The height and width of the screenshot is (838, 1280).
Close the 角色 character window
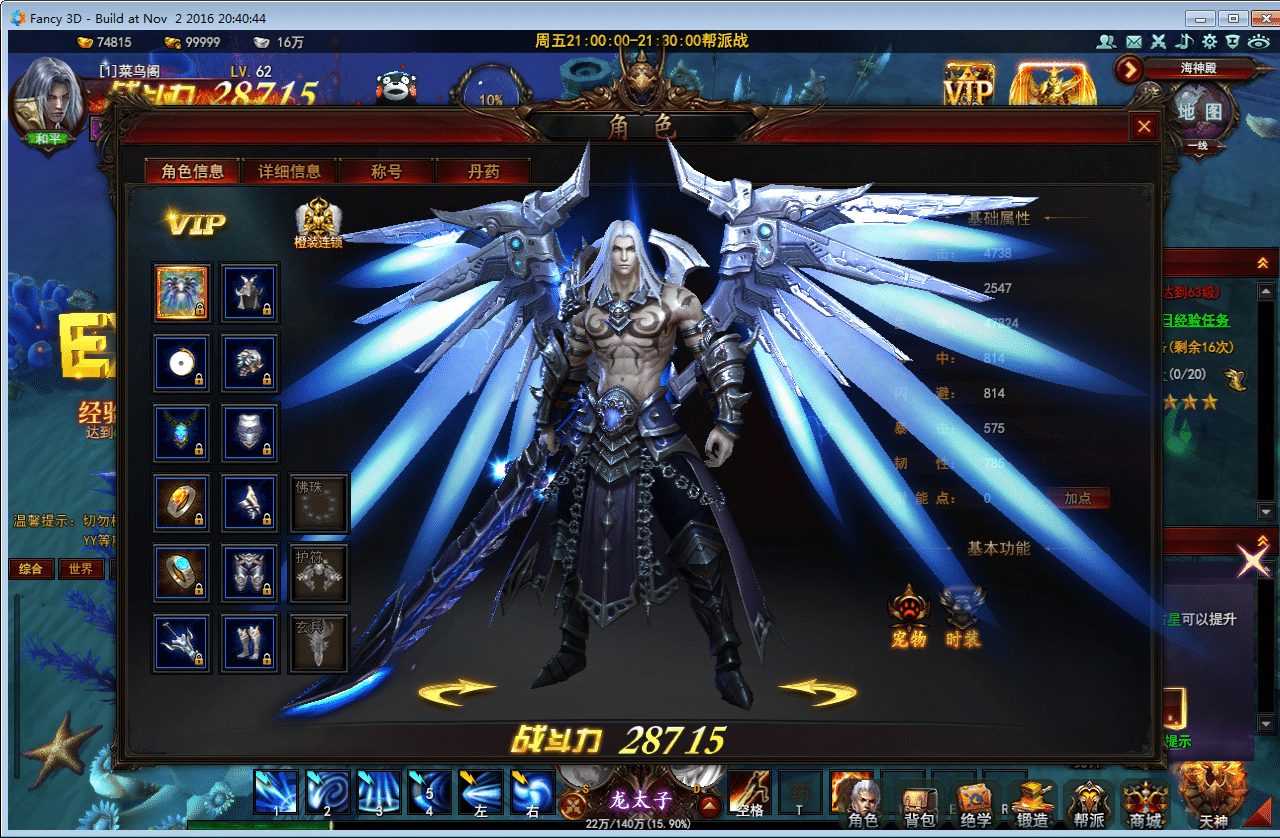[1144, 127]
